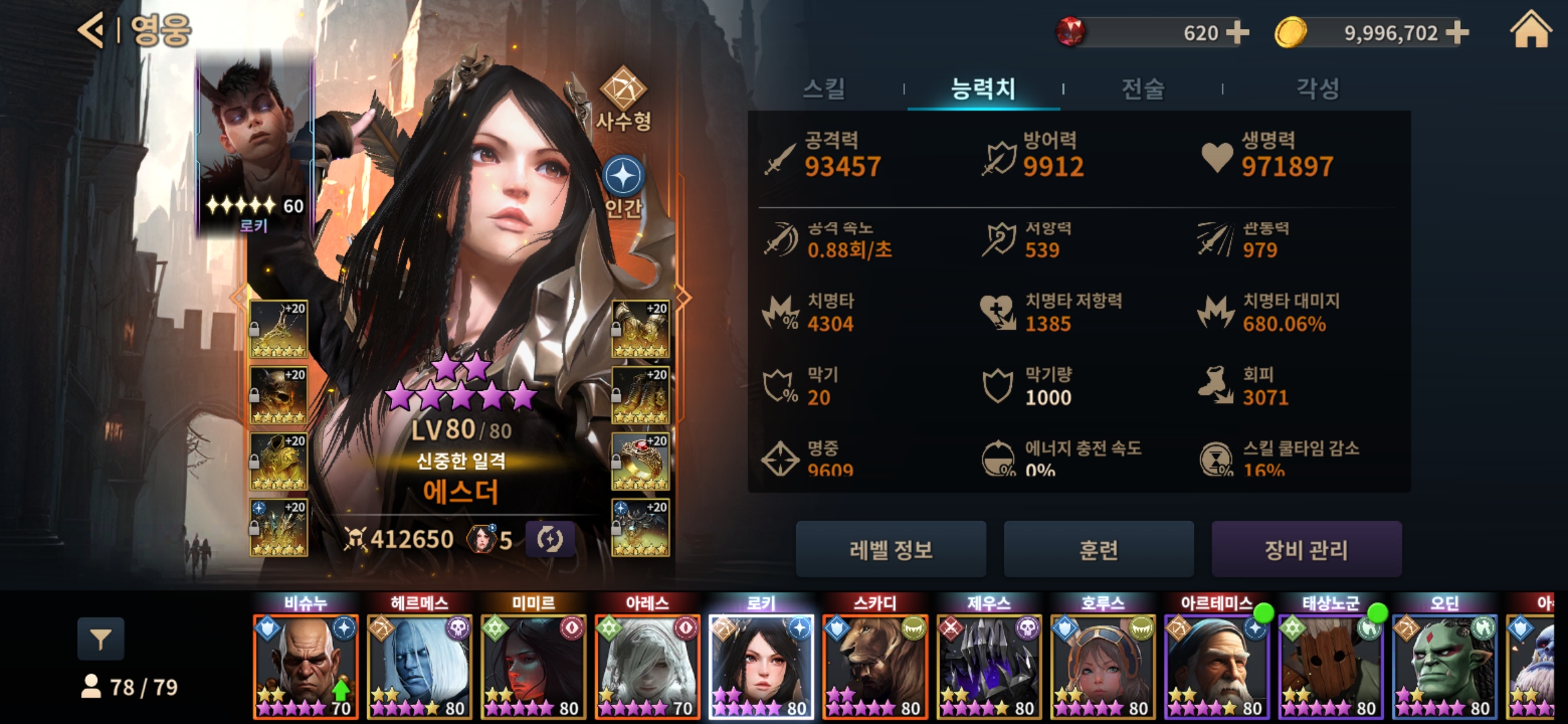Image resolution: width=1568 pixels, height=724 pixels.
Task: Choose 미미르 in the hero list
Action: (x=533, y=665)
